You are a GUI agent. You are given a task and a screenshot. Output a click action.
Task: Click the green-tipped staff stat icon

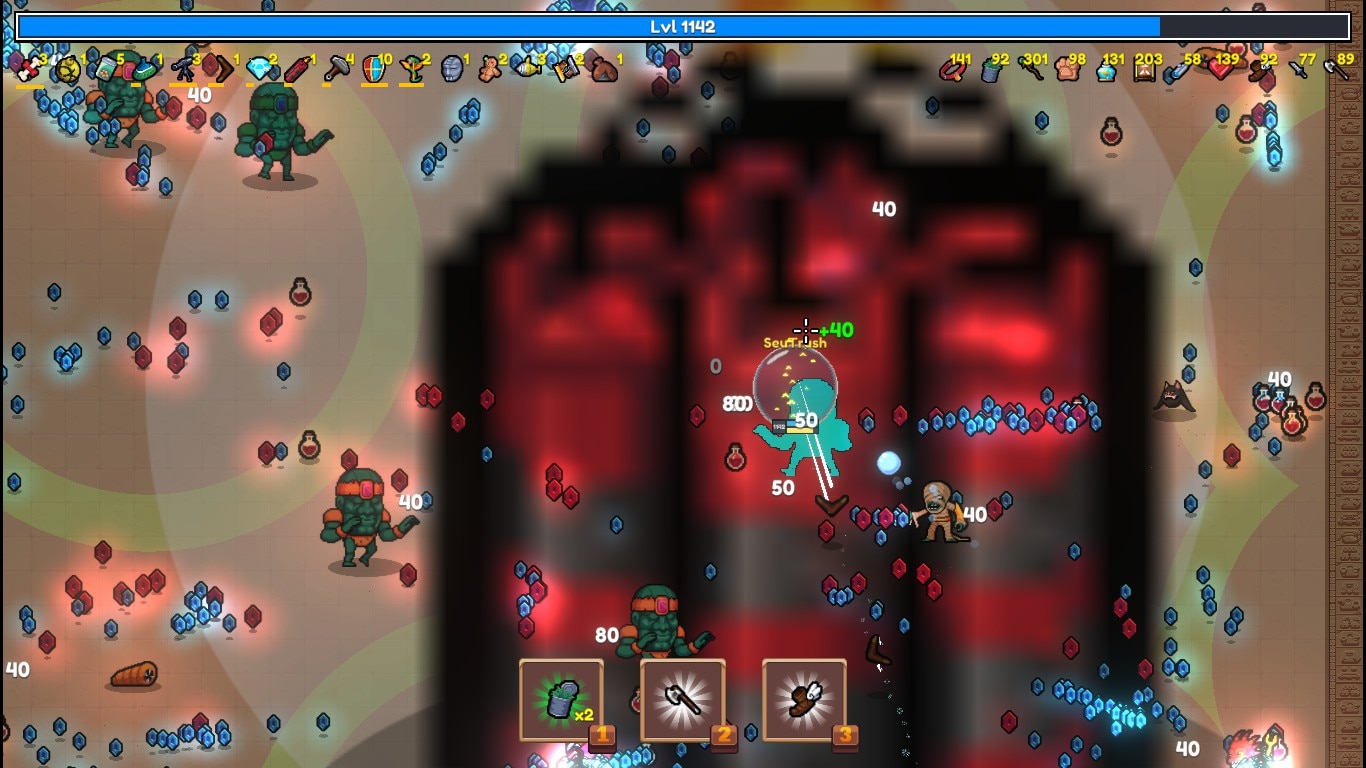point(1030,69)
